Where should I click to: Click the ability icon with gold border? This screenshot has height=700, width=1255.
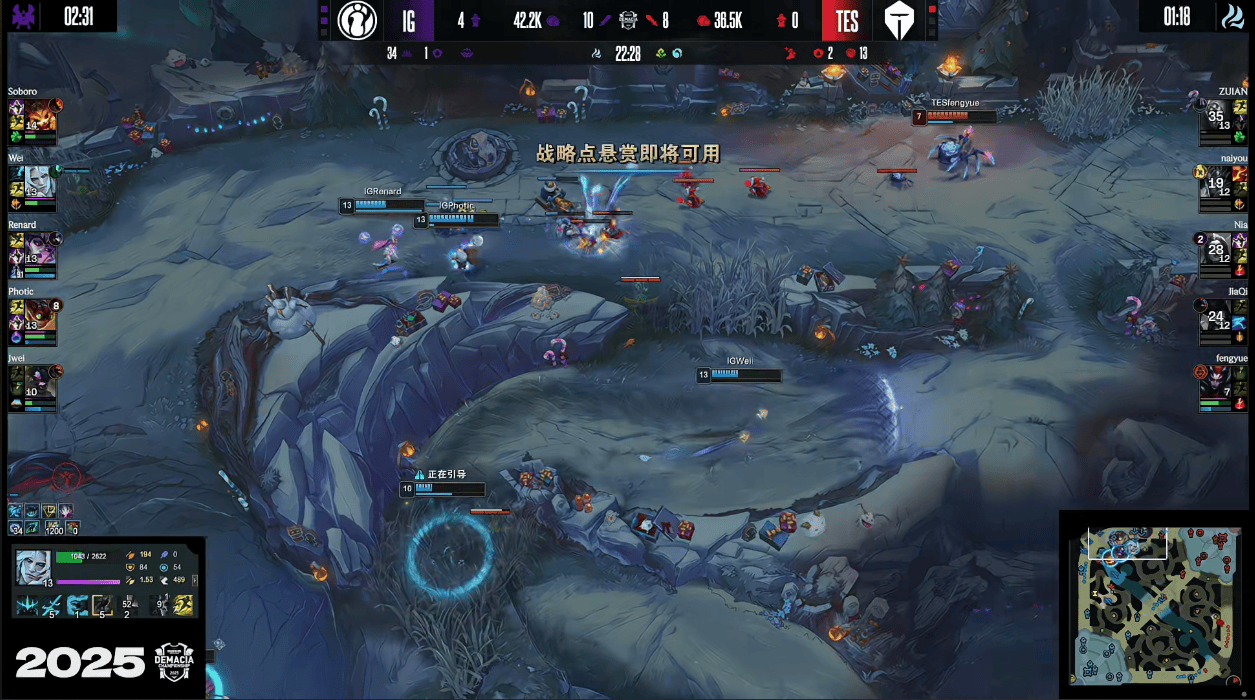[x=102, y=604]
